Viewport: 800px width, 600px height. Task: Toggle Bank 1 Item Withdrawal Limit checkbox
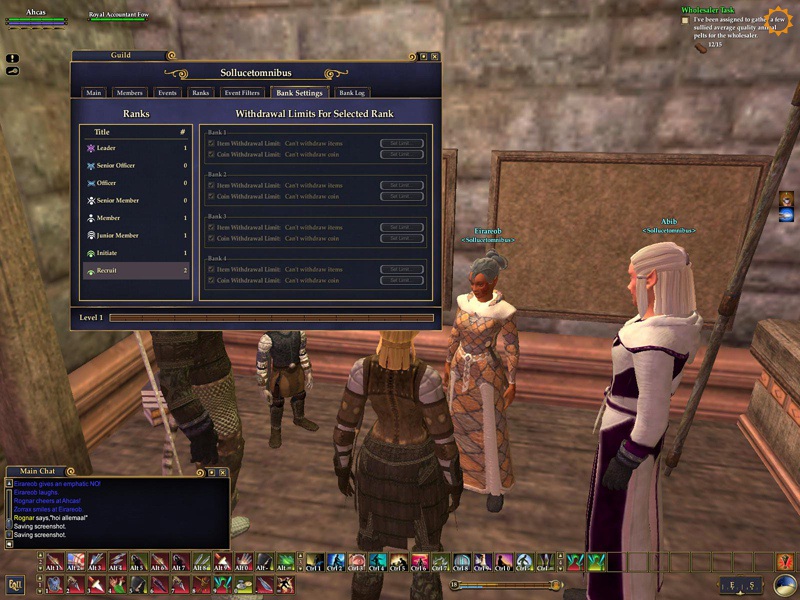coord(211,144)
